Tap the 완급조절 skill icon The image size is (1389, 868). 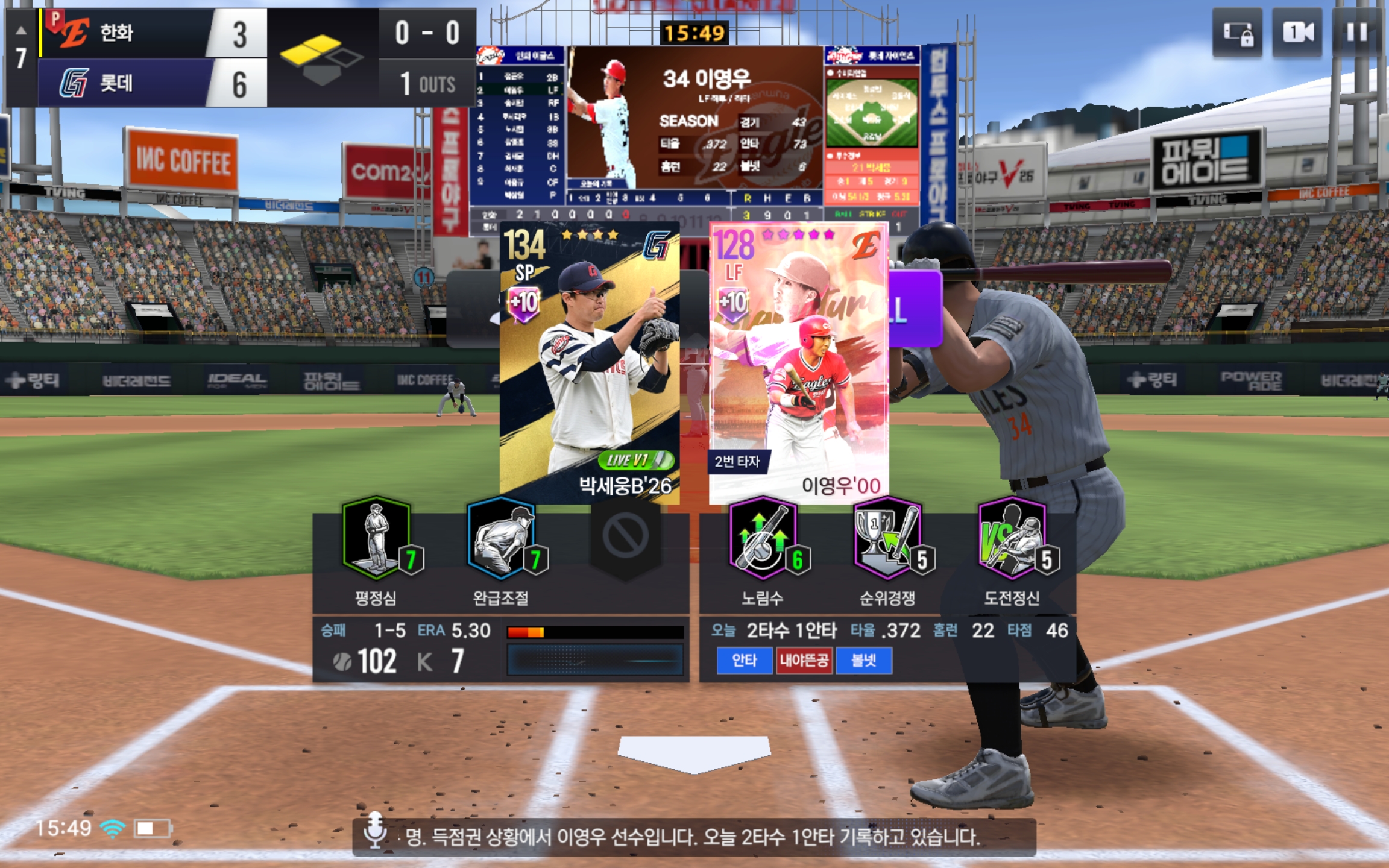pos(502,538)
